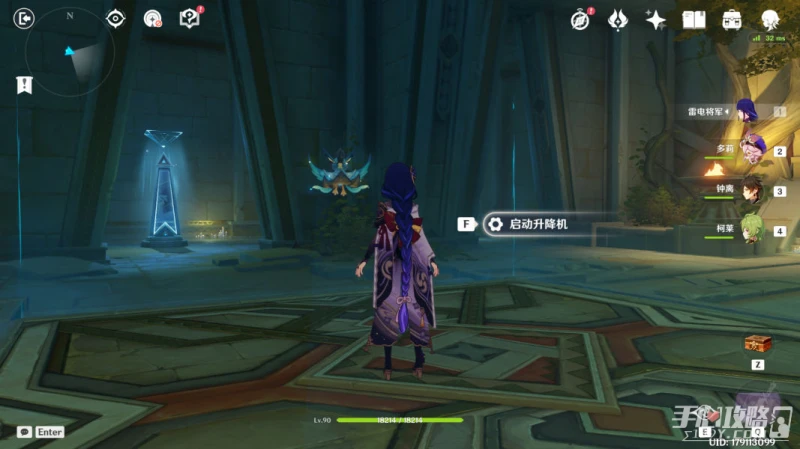Open the character head icon

(x=771, y=19)
